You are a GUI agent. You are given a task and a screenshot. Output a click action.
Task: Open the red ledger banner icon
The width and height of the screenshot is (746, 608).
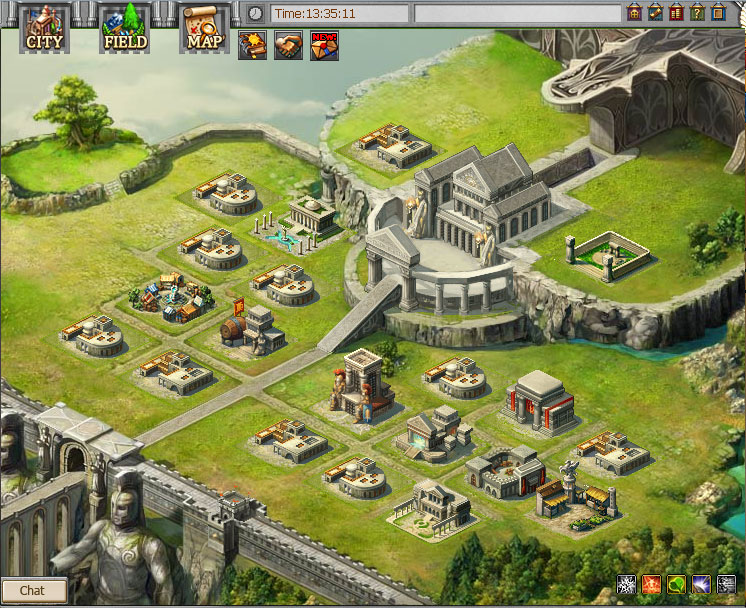tap(676, 12)
